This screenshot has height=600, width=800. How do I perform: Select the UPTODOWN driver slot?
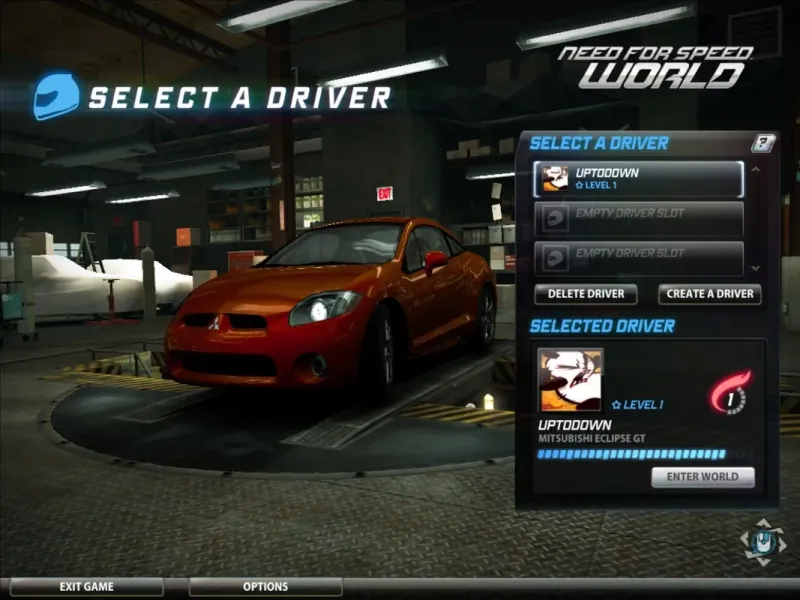638,179
